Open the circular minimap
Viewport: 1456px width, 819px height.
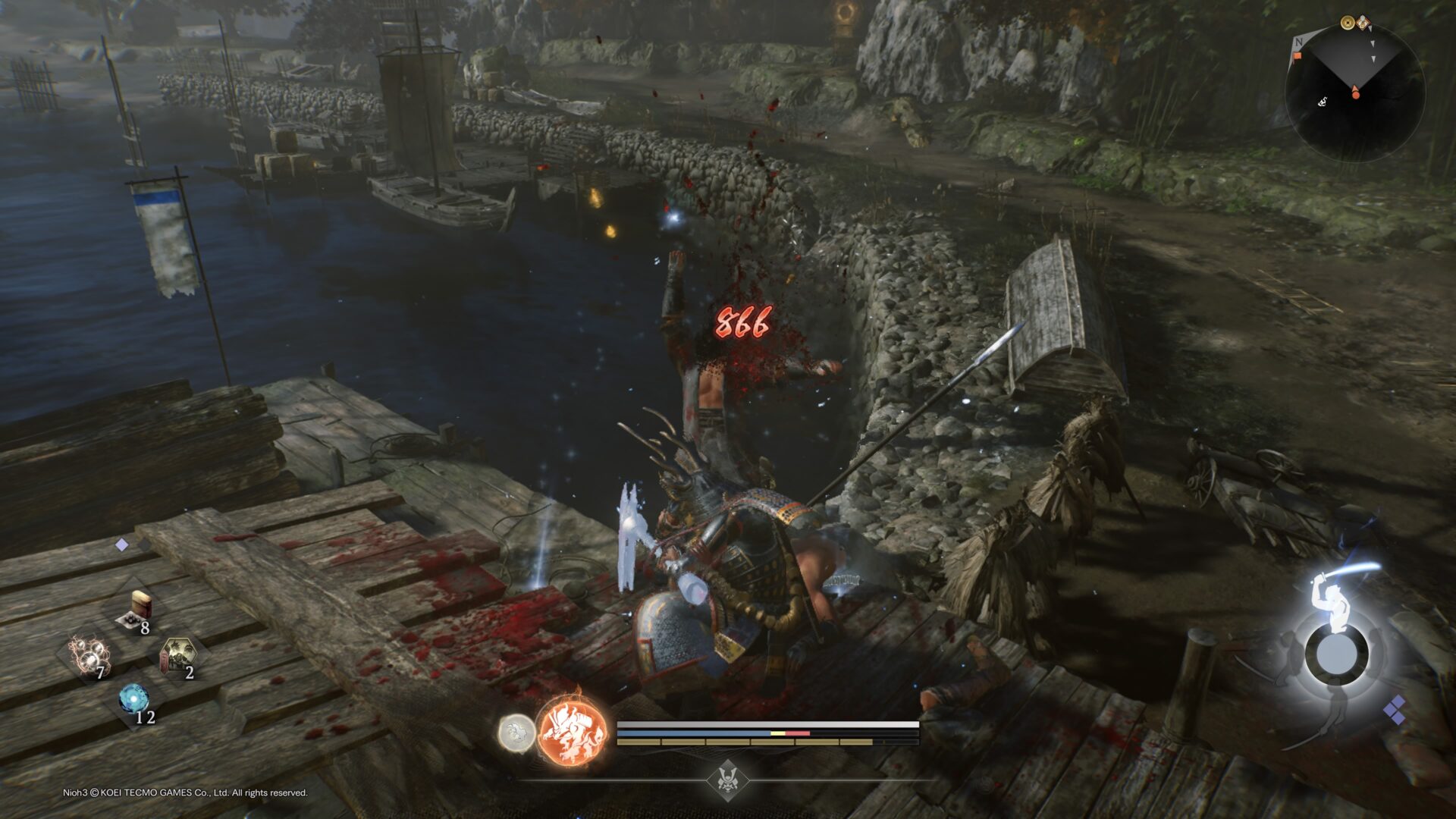click(x=1354, y=91)
